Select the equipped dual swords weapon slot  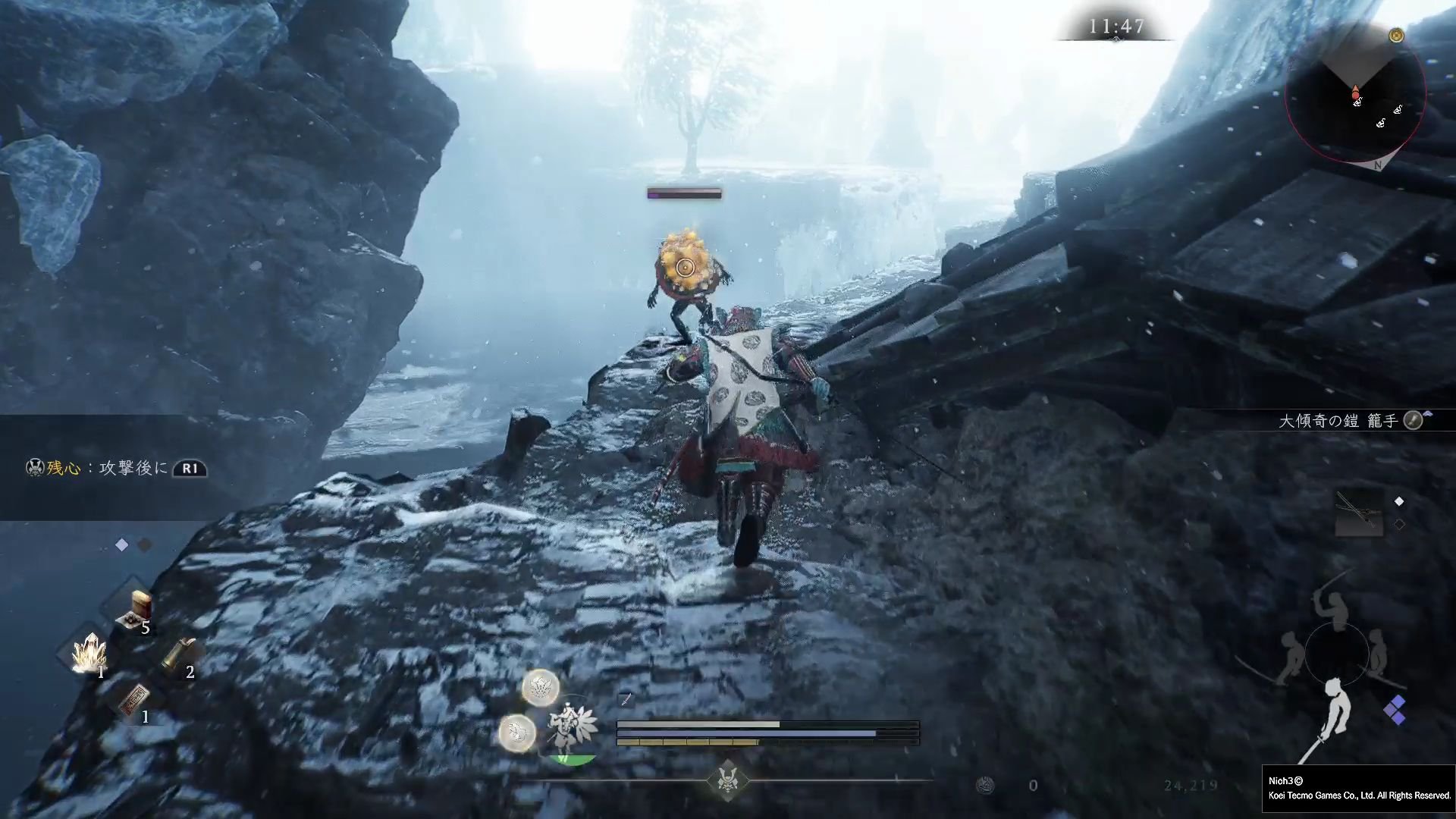coord(1359,513)
